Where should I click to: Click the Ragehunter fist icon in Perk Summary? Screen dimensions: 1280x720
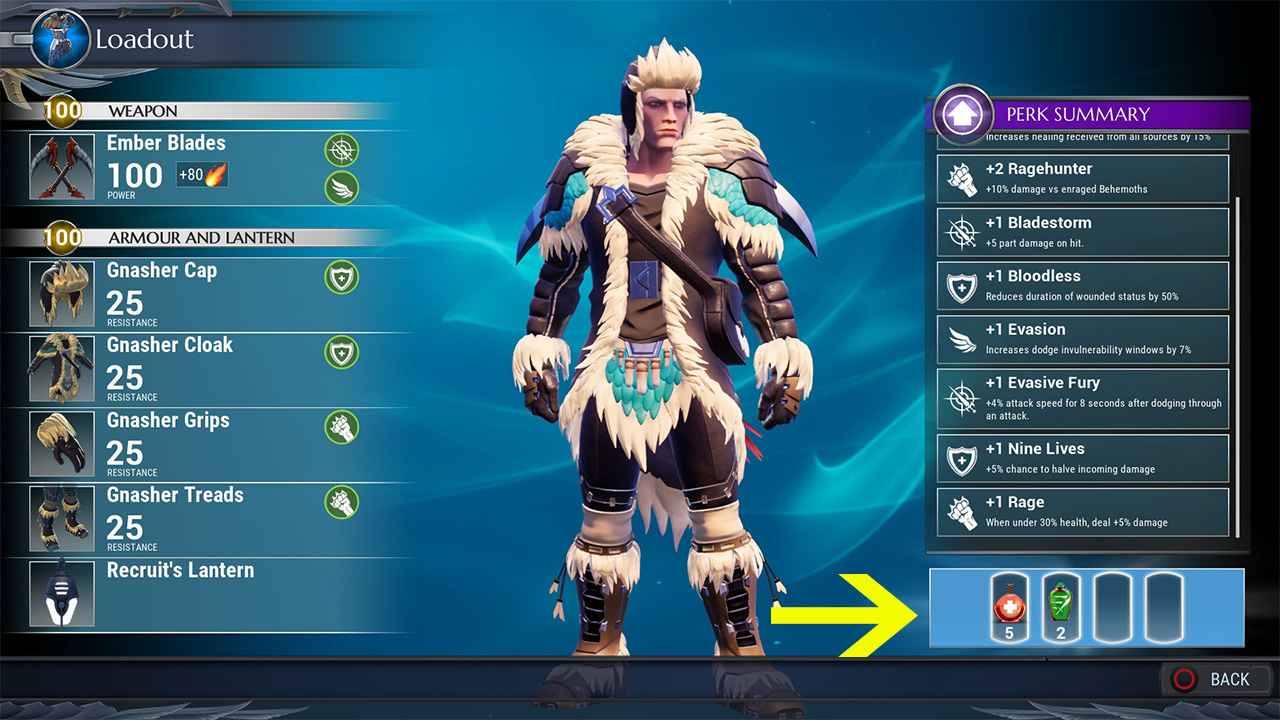click(960, 176)
